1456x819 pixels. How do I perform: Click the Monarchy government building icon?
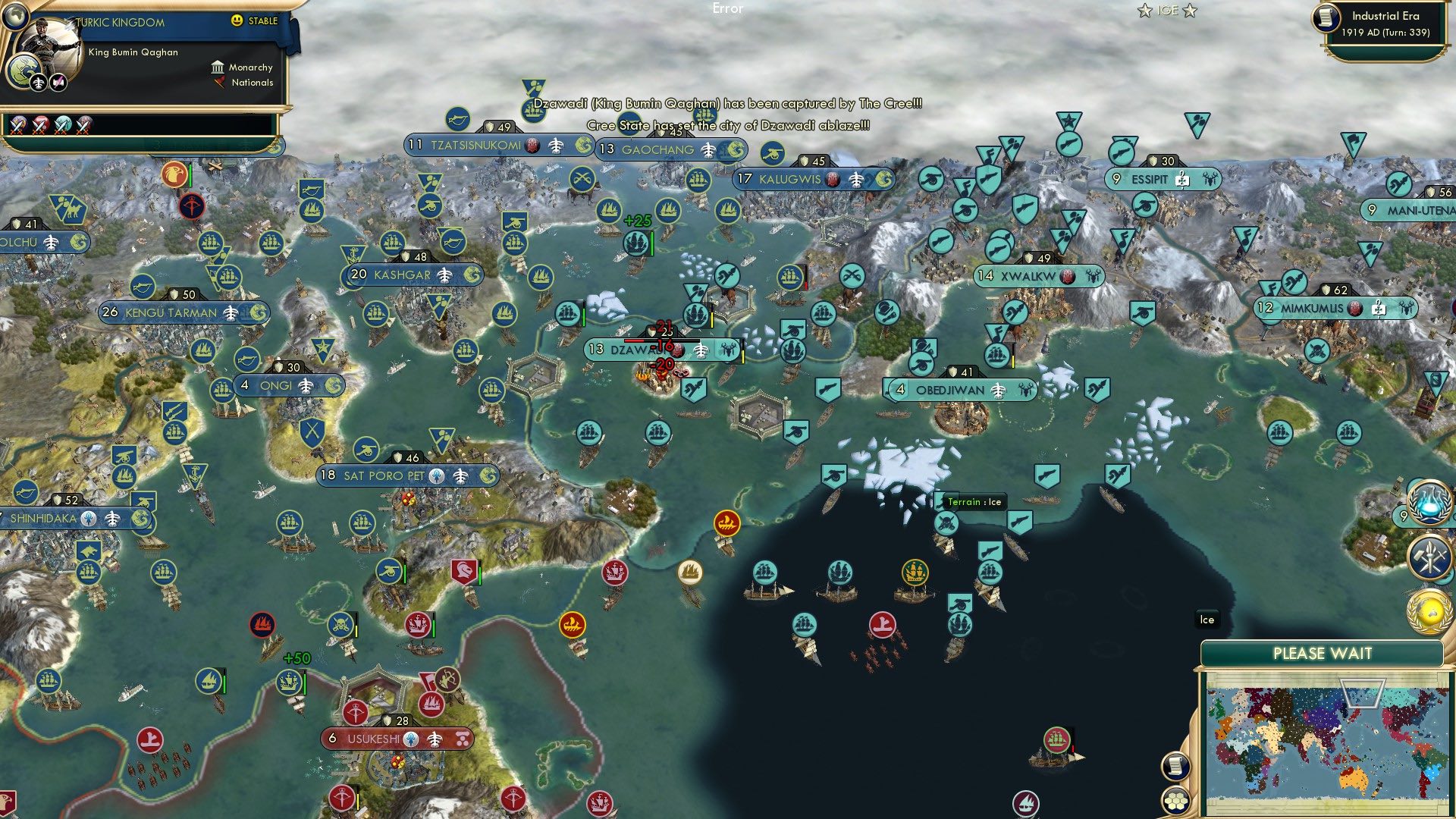pyautogui.click(x=218, y=68)
